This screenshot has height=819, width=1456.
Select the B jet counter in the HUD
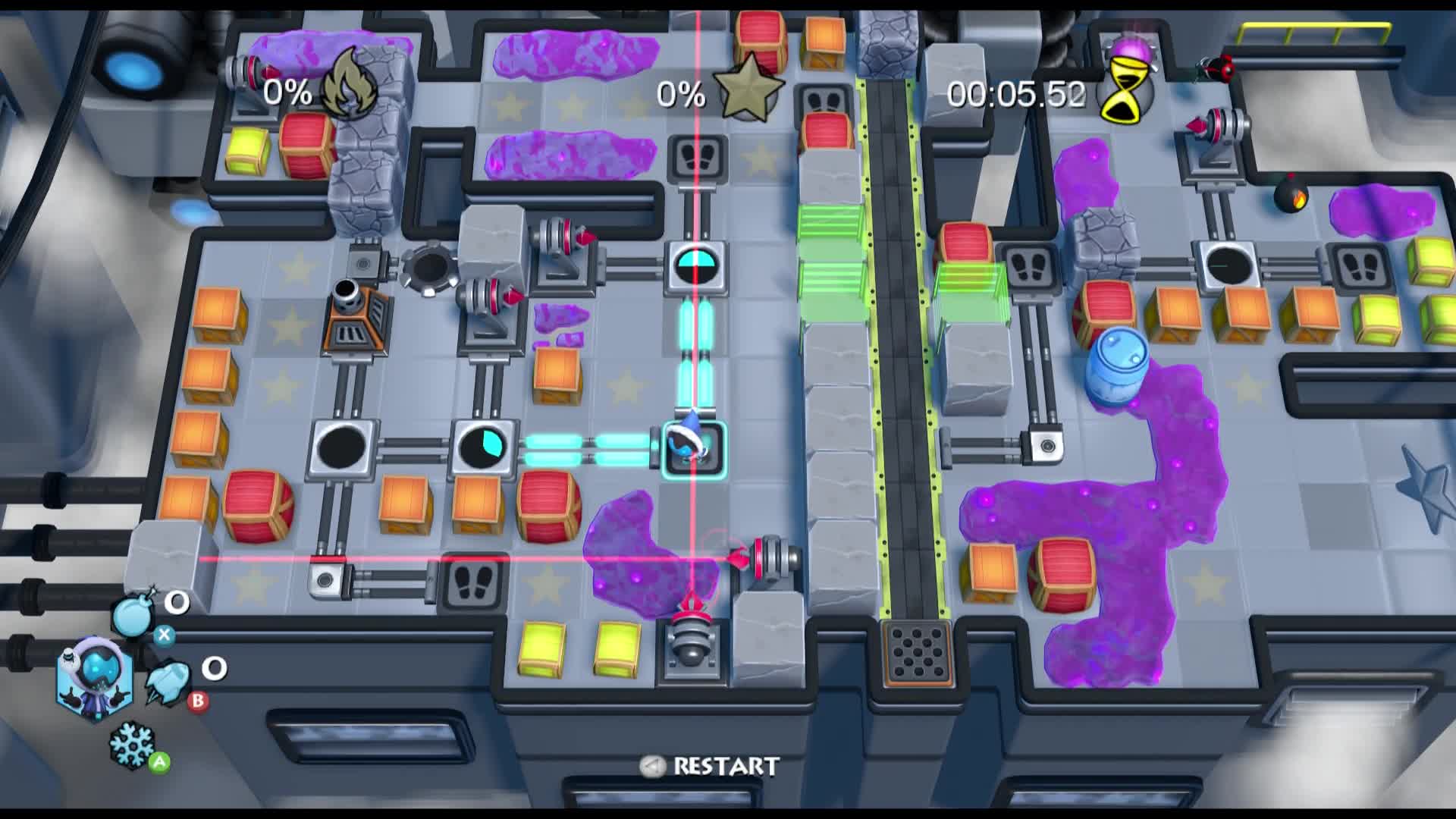(x=215, y=669)
